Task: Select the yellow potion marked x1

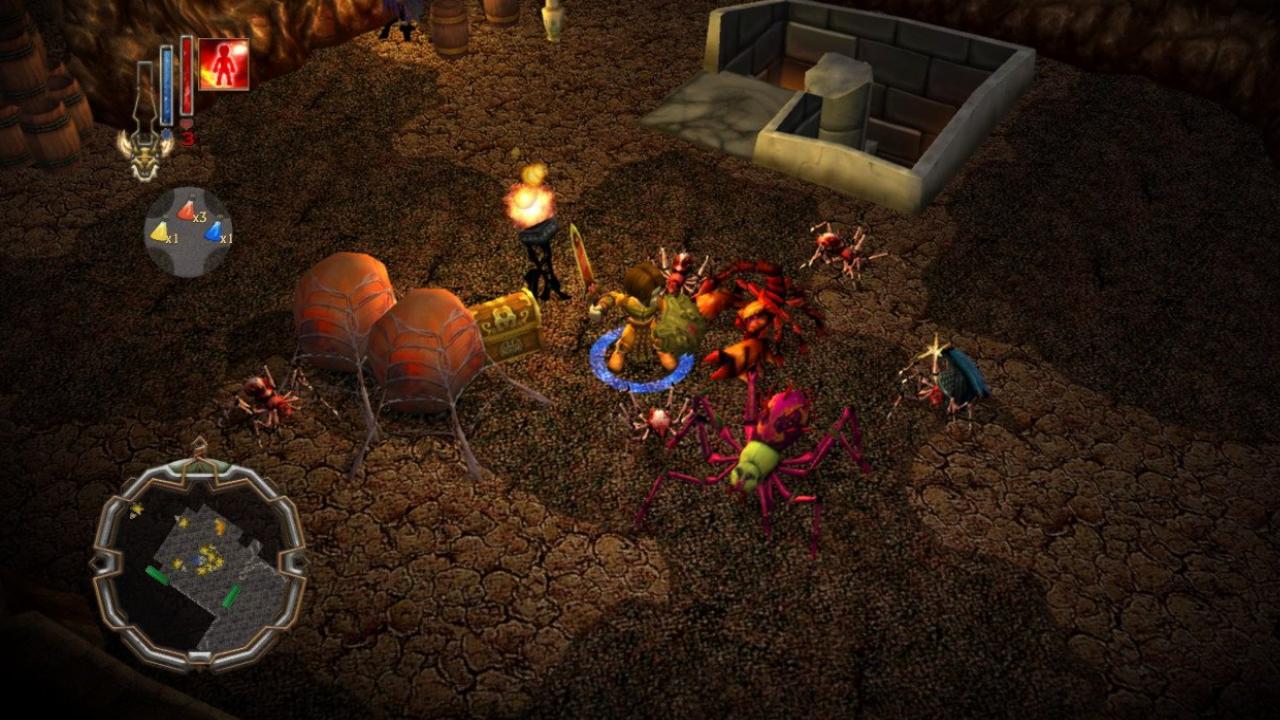Action: (x=161, y=231)
